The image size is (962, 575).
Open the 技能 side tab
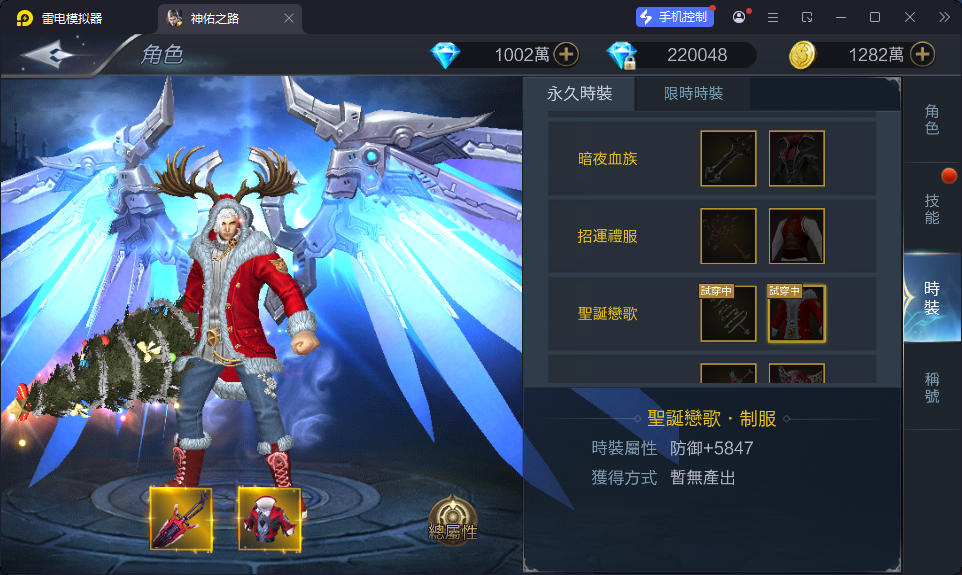point(932,208)
